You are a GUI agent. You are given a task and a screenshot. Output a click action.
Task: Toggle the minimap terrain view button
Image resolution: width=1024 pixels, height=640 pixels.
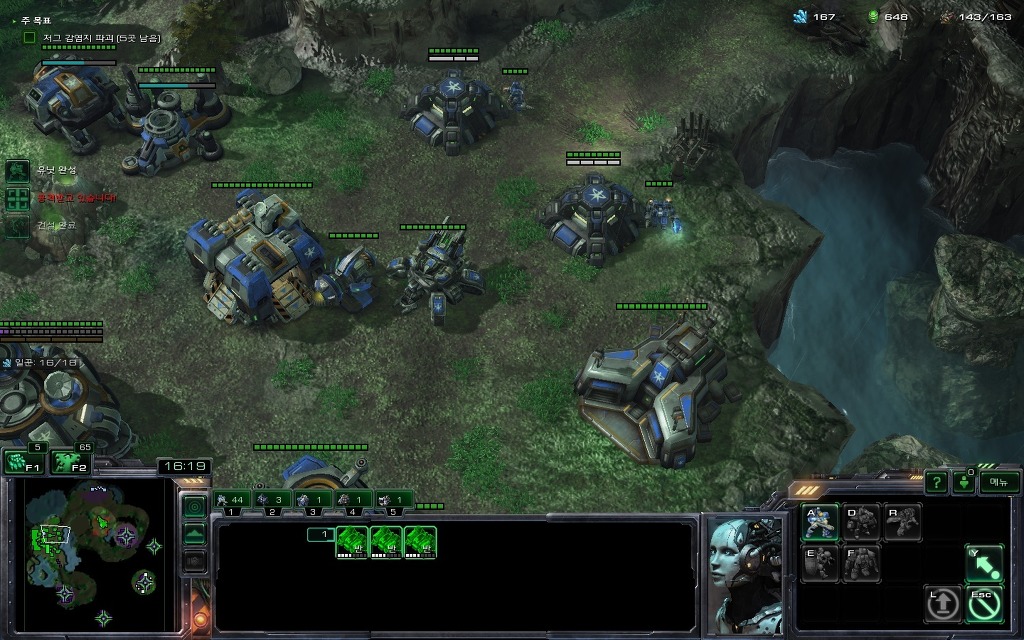[x=195, y=533]
